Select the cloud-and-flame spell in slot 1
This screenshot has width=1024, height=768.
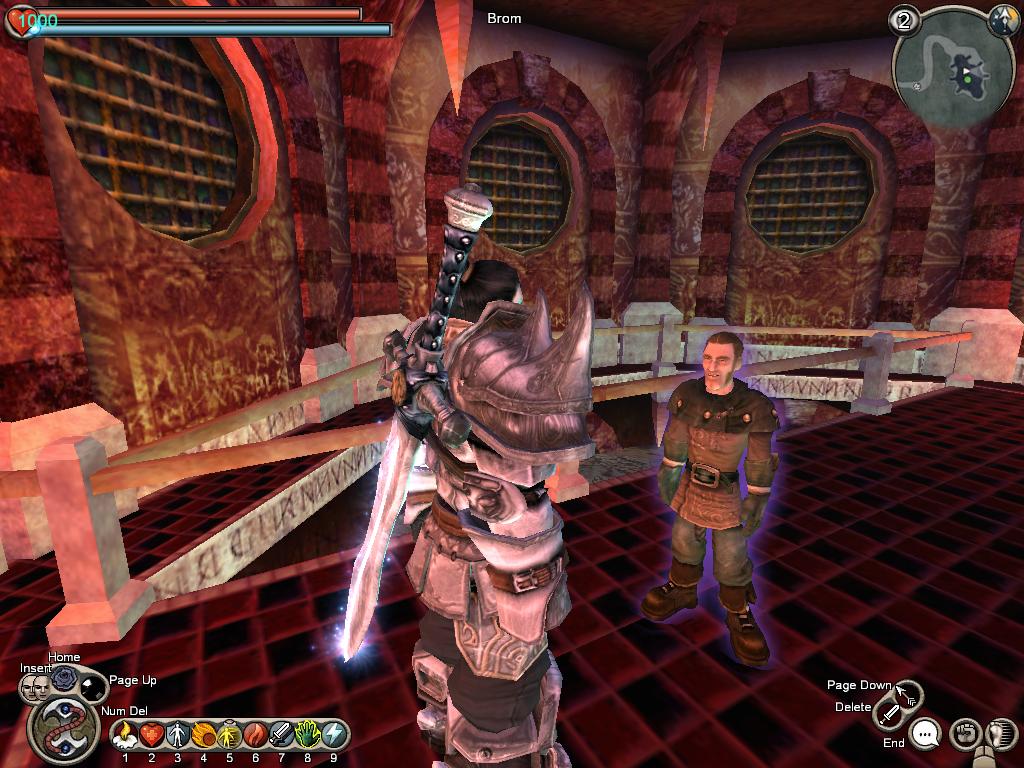pyautogui.click(x=125, y=735)
